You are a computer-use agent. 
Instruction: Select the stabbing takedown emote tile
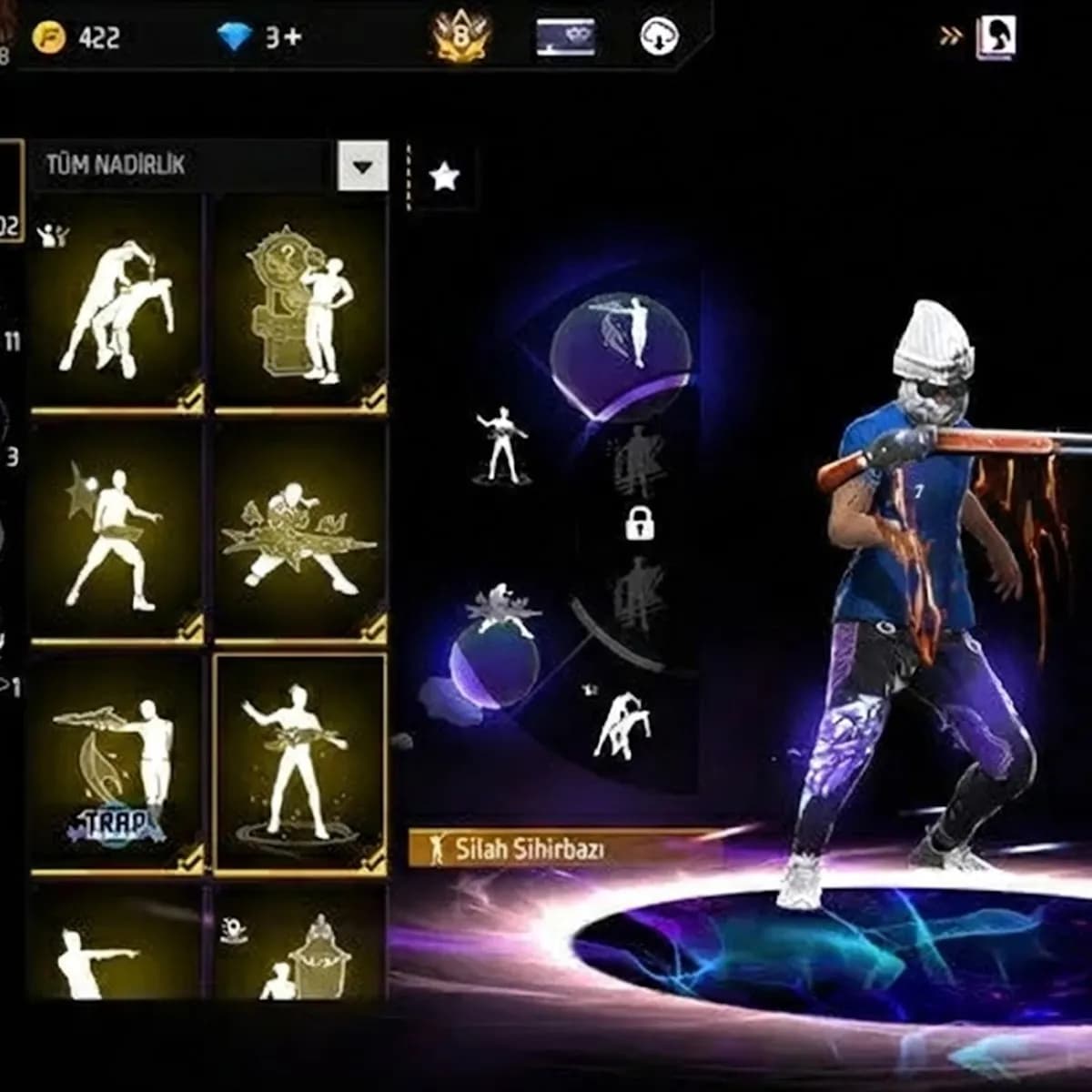(116, 304)
